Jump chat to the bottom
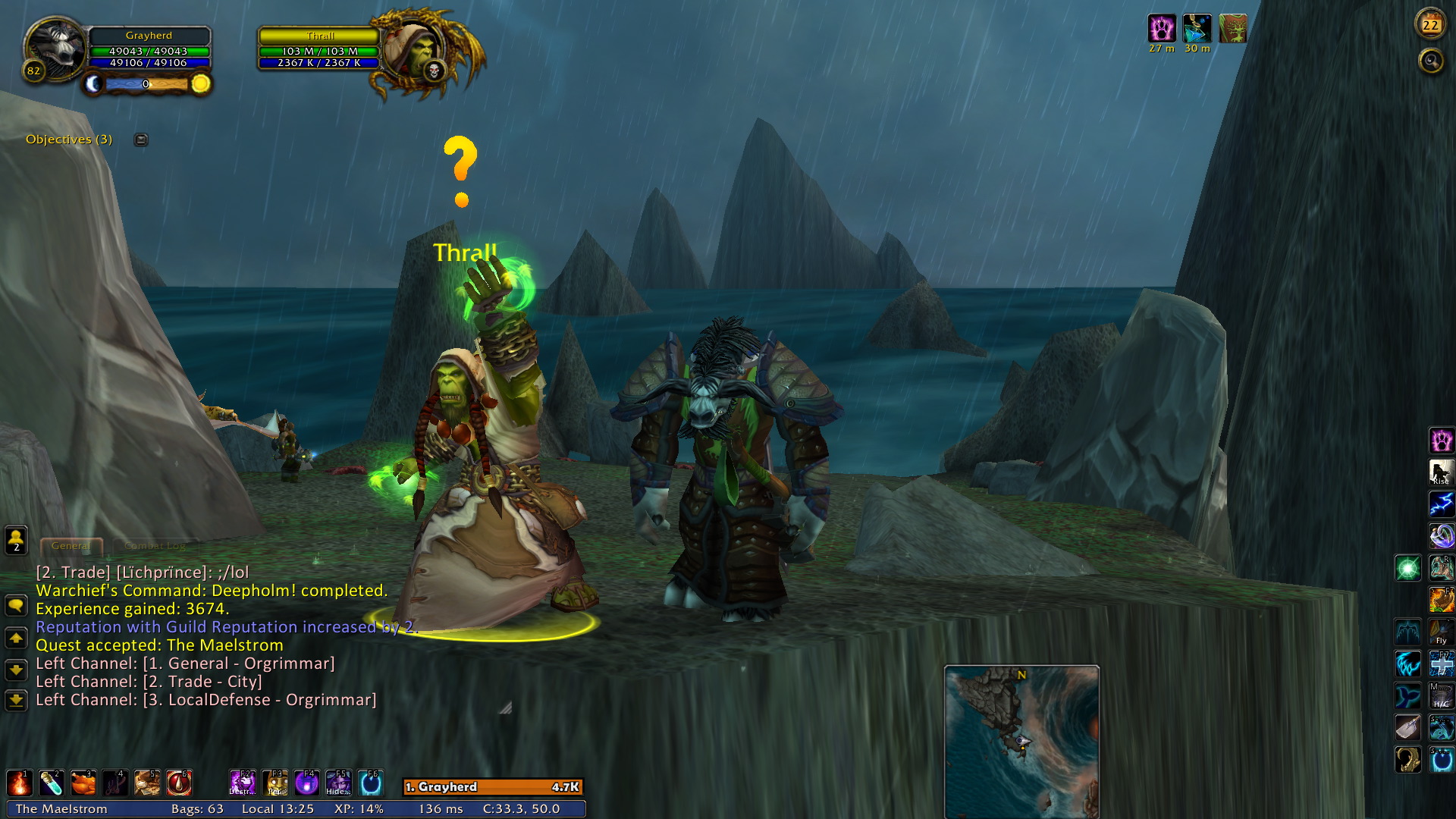Viewport: 1456px width, 819px height. tap(16, 699)
